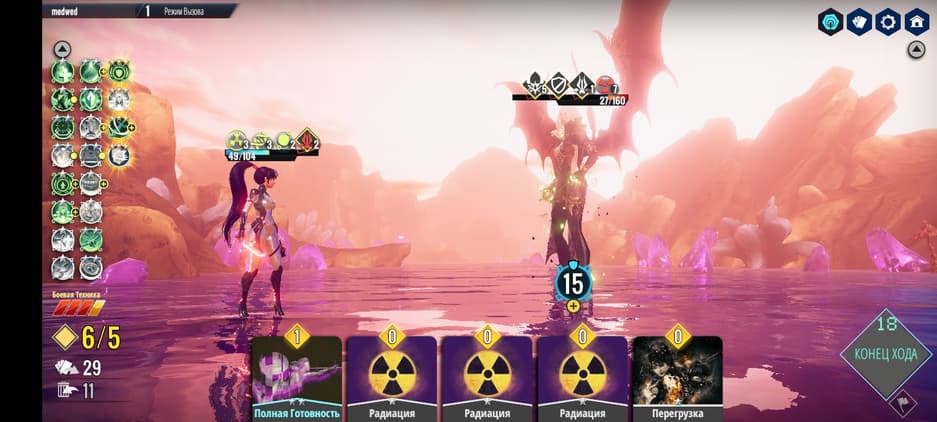Screen dimensions: 937x422
Task: Collapse the top-right menu arrow
Action: tap(916, 50)
